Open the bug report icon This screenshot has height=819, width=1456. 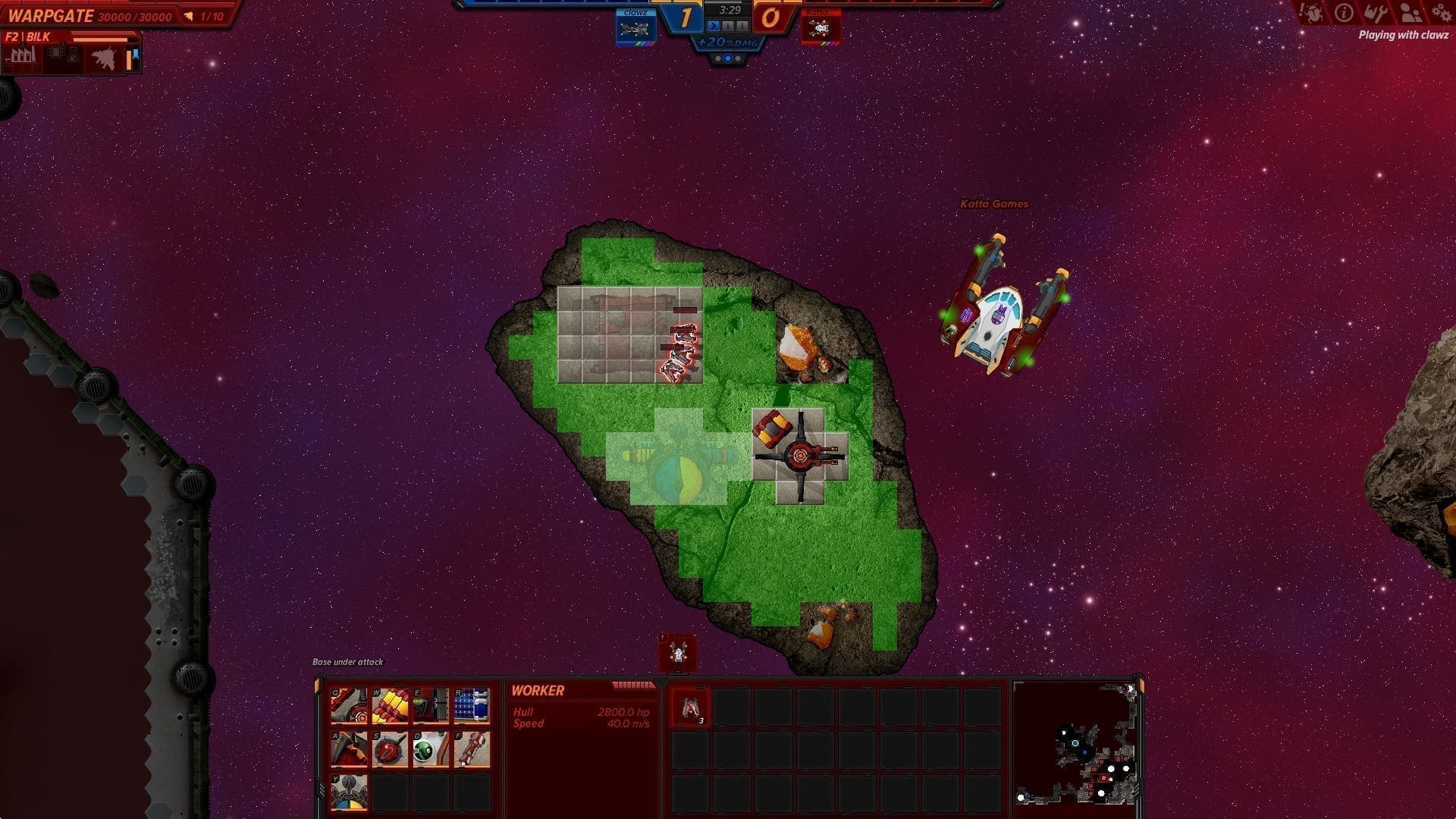(x=1311, y=13)
